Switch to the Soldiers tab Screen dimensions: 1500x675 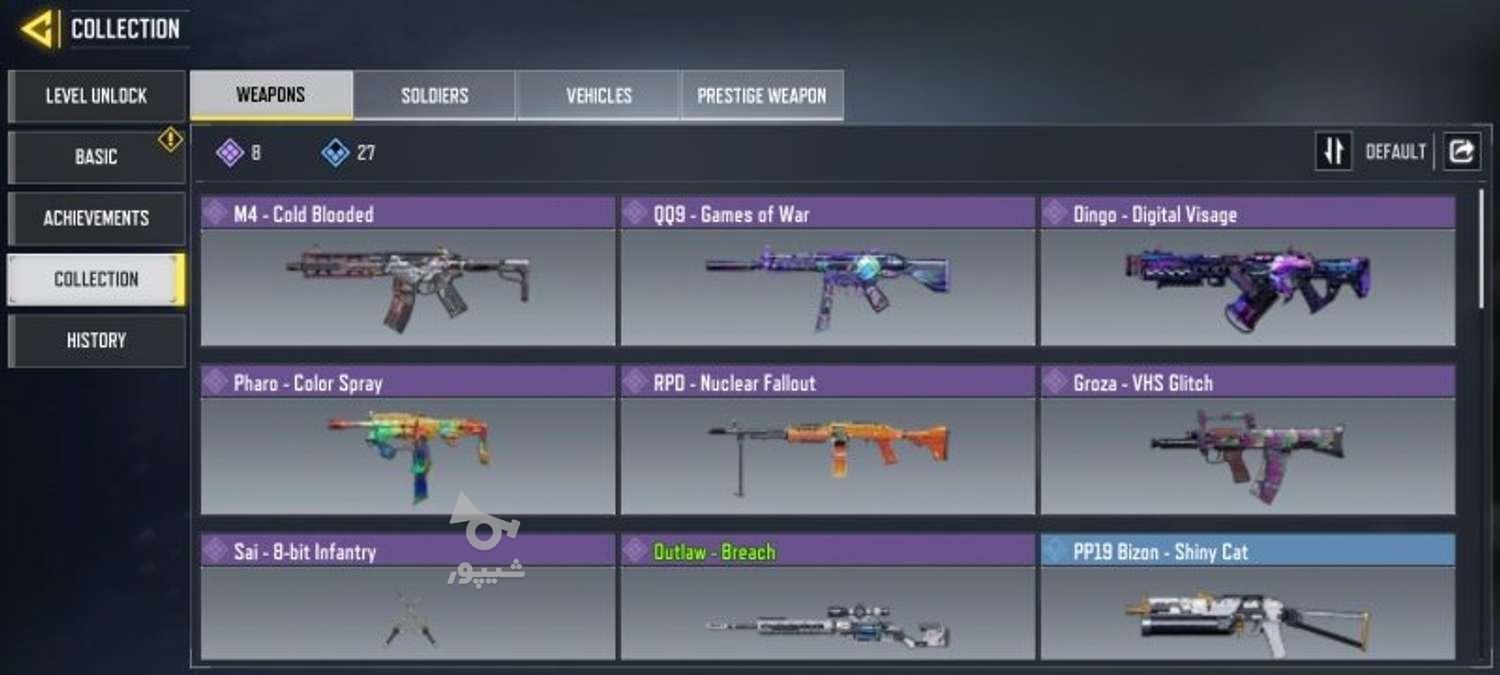coord(435,96)
